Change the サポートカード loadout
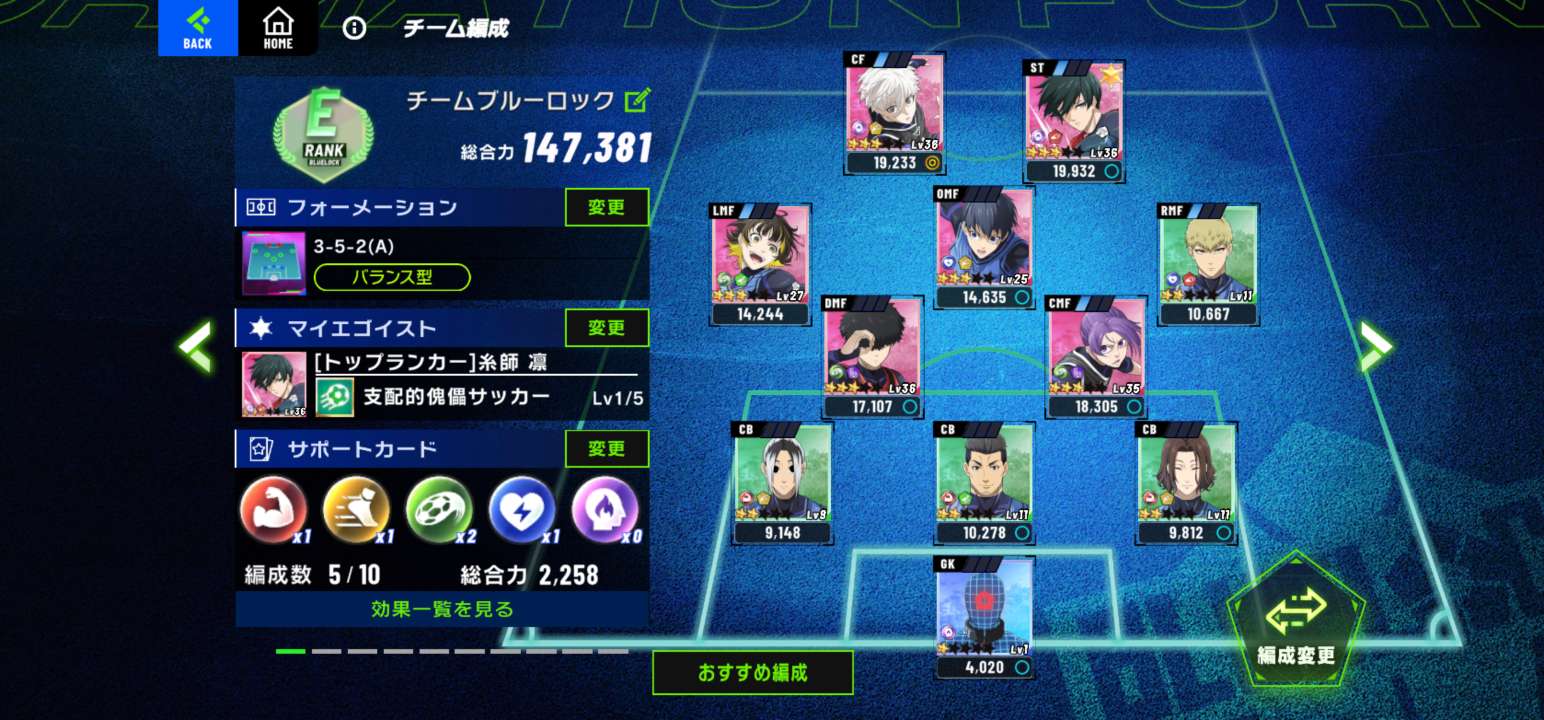This screenshot has height=720, width=1544. 606,449
